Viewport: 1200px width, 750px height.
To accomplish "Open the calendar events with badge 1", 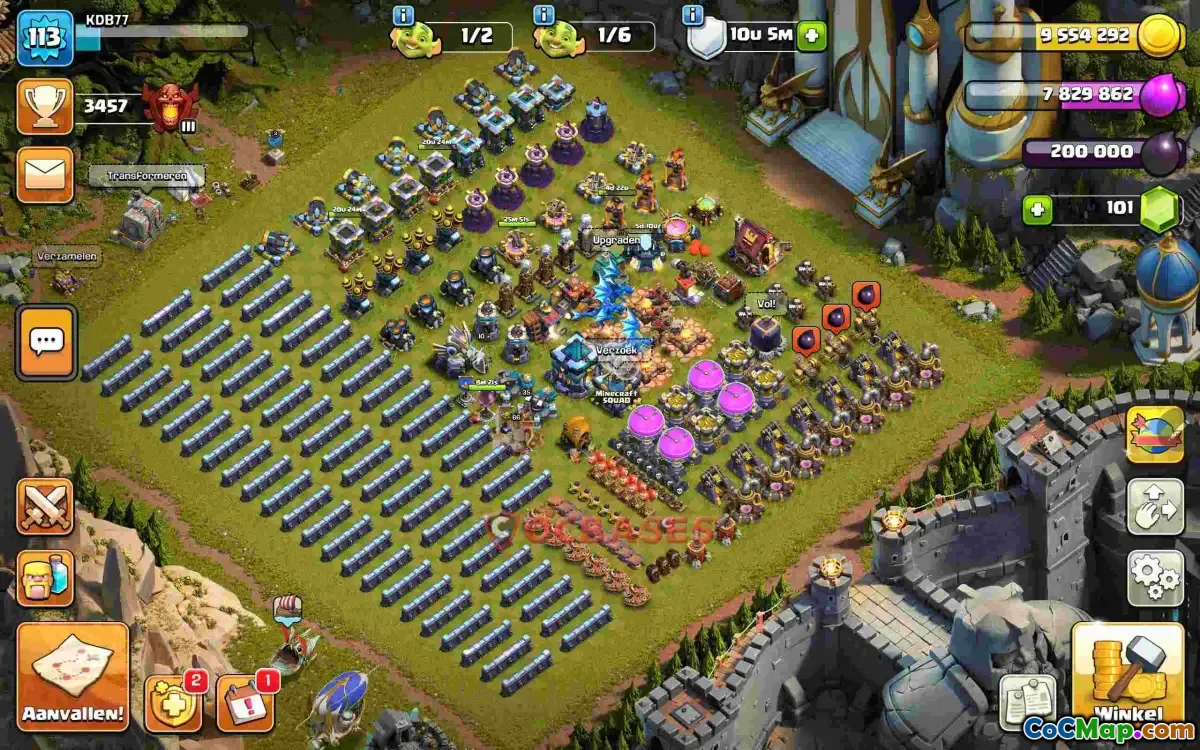I will [244, 702].
